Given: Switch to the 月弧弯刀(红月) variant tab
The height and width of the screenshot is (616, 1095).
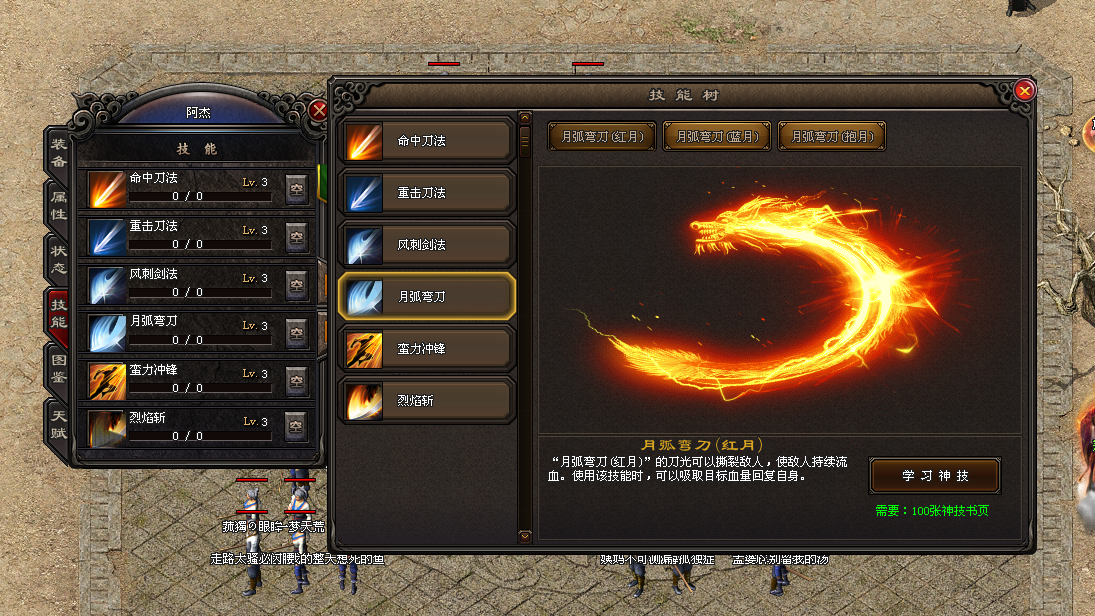Looking at the screenshot, I should [x=601, y=136].
